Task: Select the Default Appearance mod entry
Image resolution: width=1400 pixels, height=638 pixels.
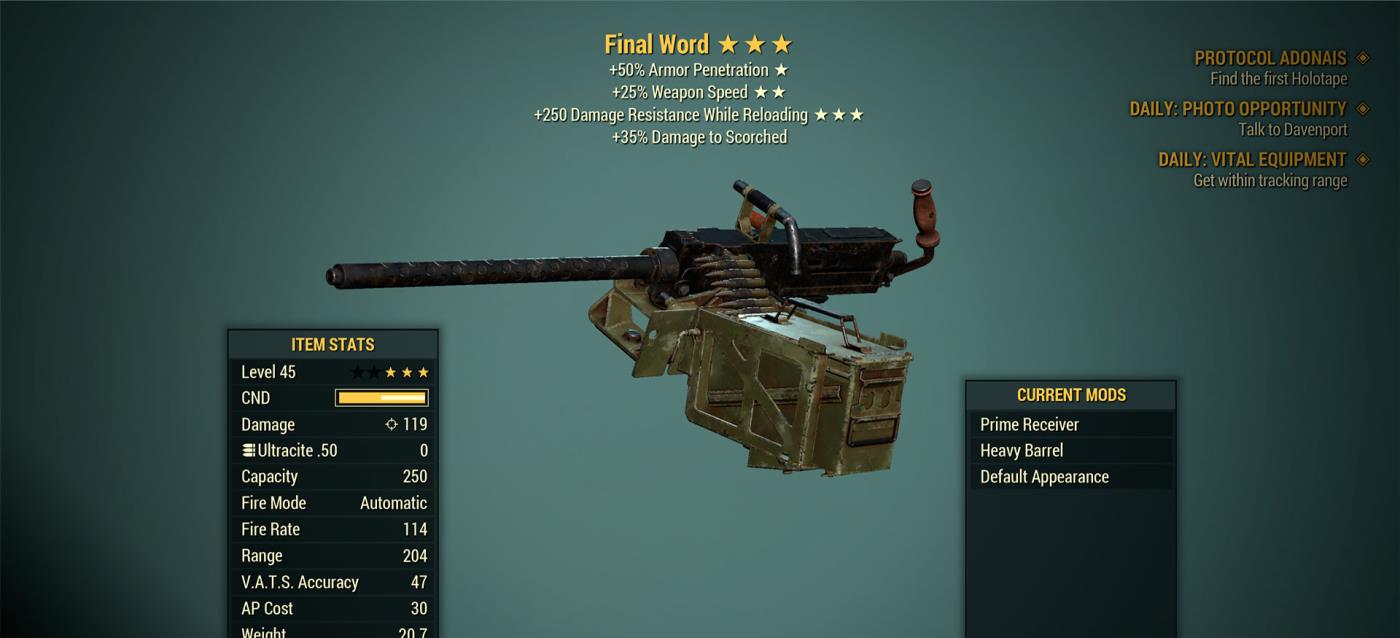Action: click(x=1070, y=477)
